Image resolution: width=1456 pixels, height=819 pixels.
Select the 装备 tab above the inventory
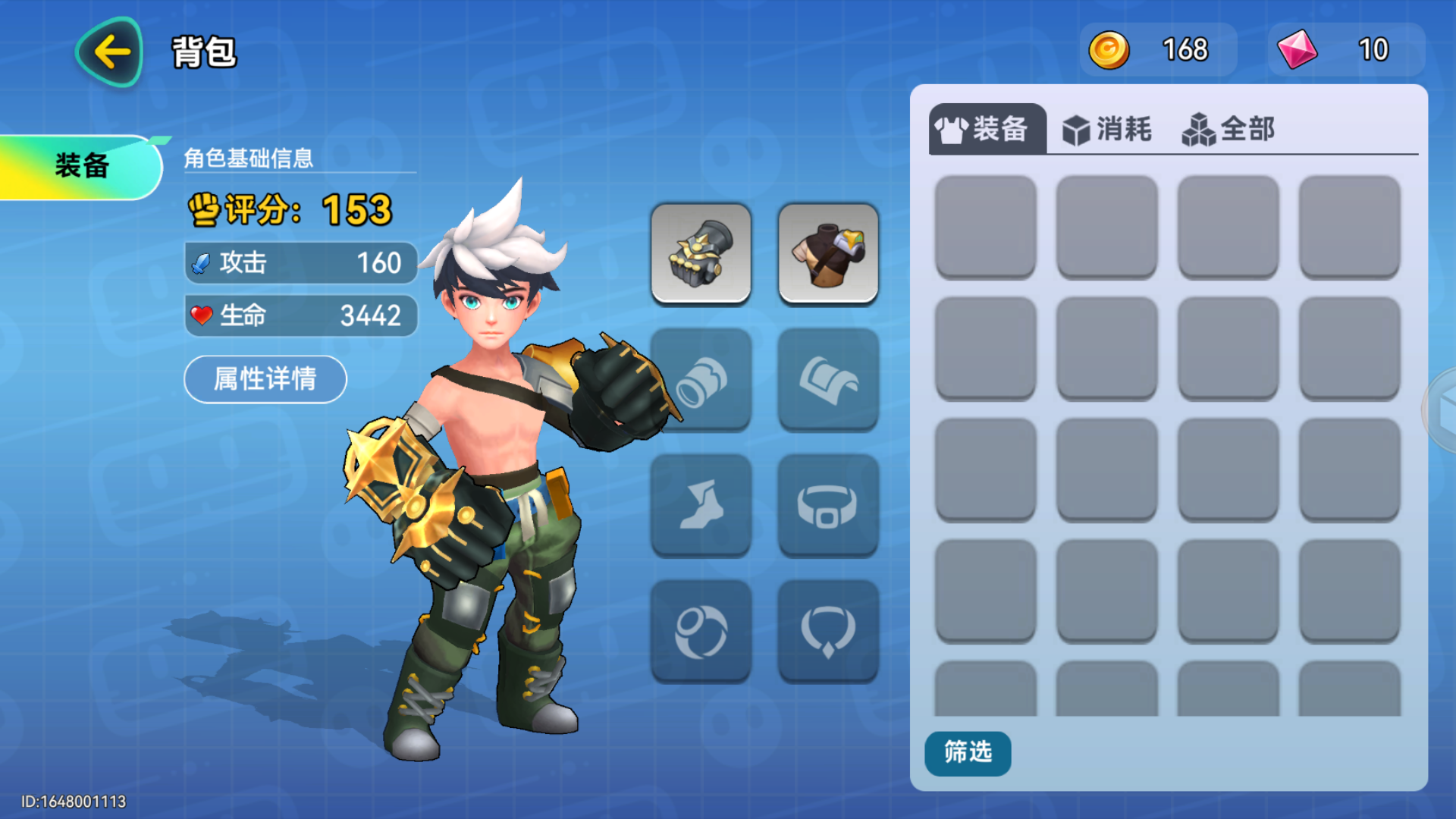click(x=986, y=129)
